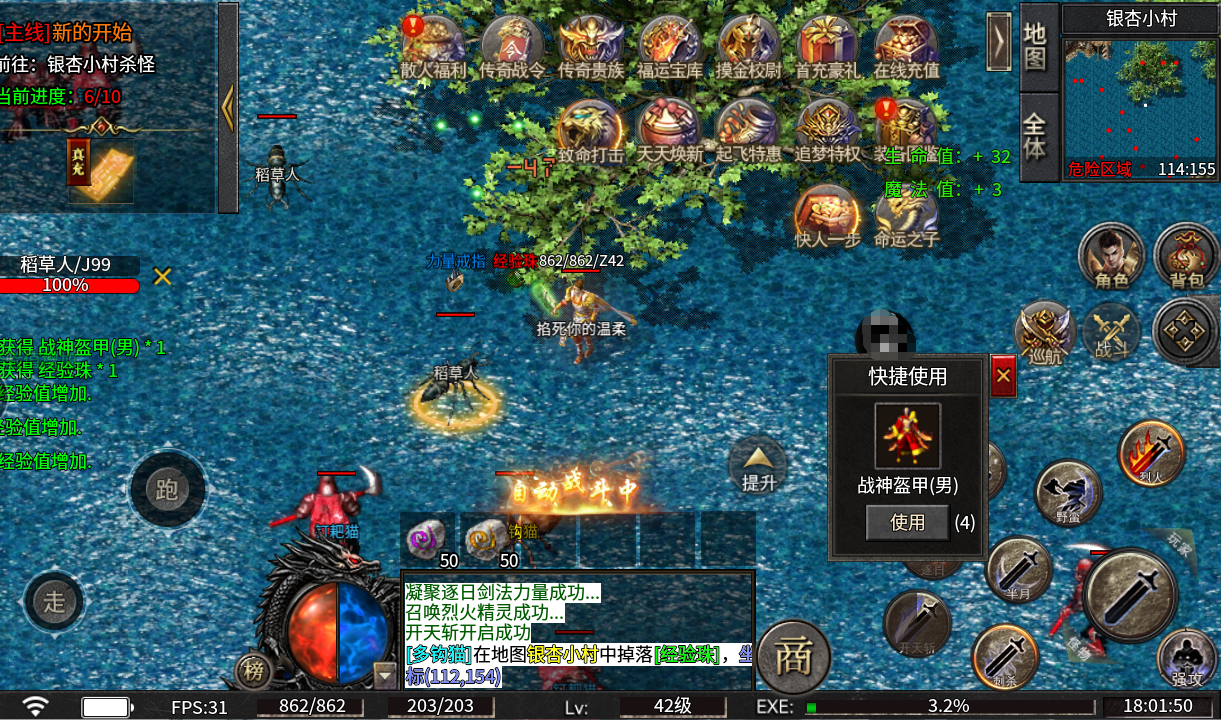Screen dimensions: 1221x720
Task: Use the 刺杀 thrust sword skill
Action: pos(1004,657)
